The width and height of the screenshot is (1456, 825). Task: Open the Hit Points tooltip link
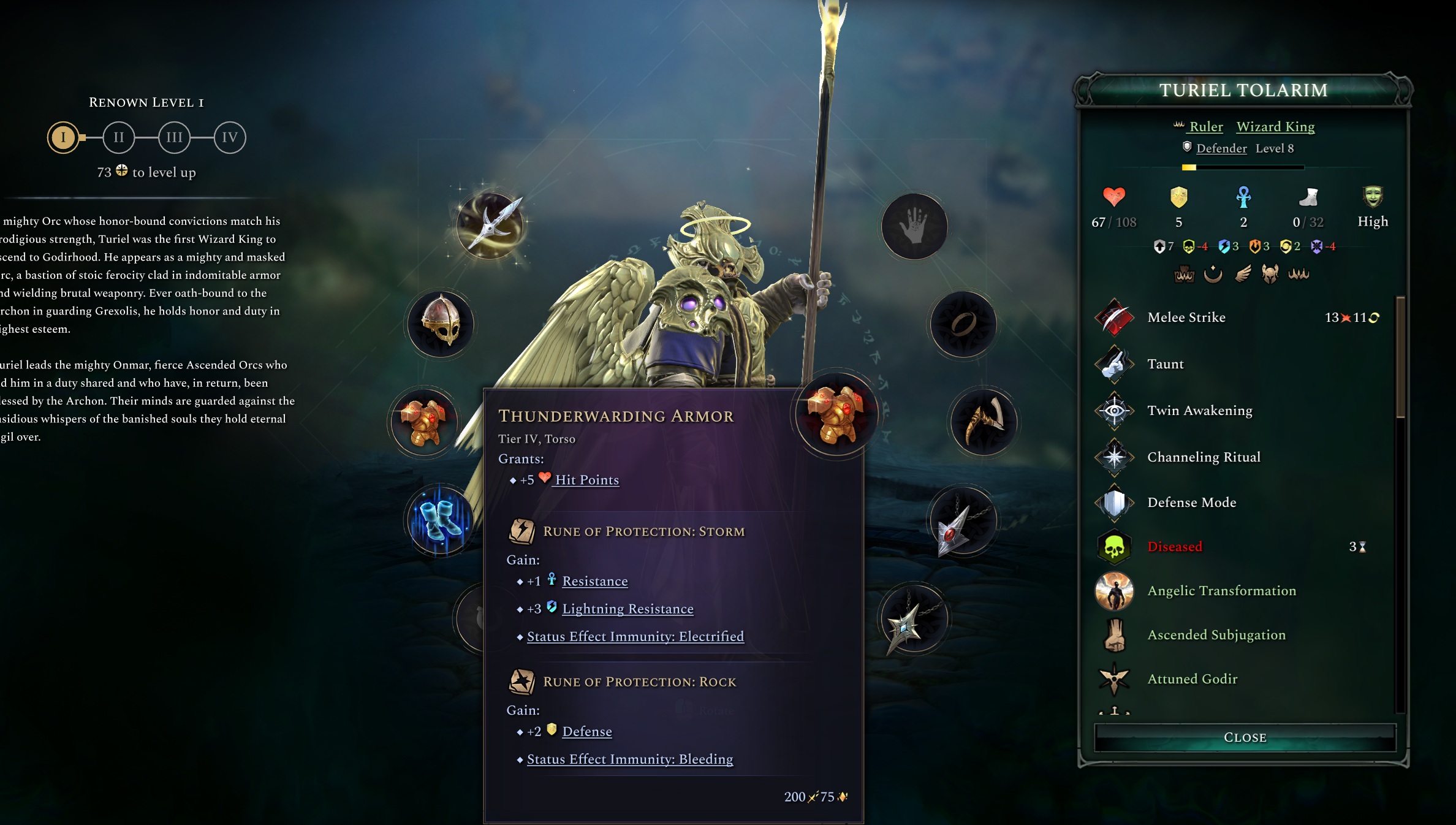[586, 480]
